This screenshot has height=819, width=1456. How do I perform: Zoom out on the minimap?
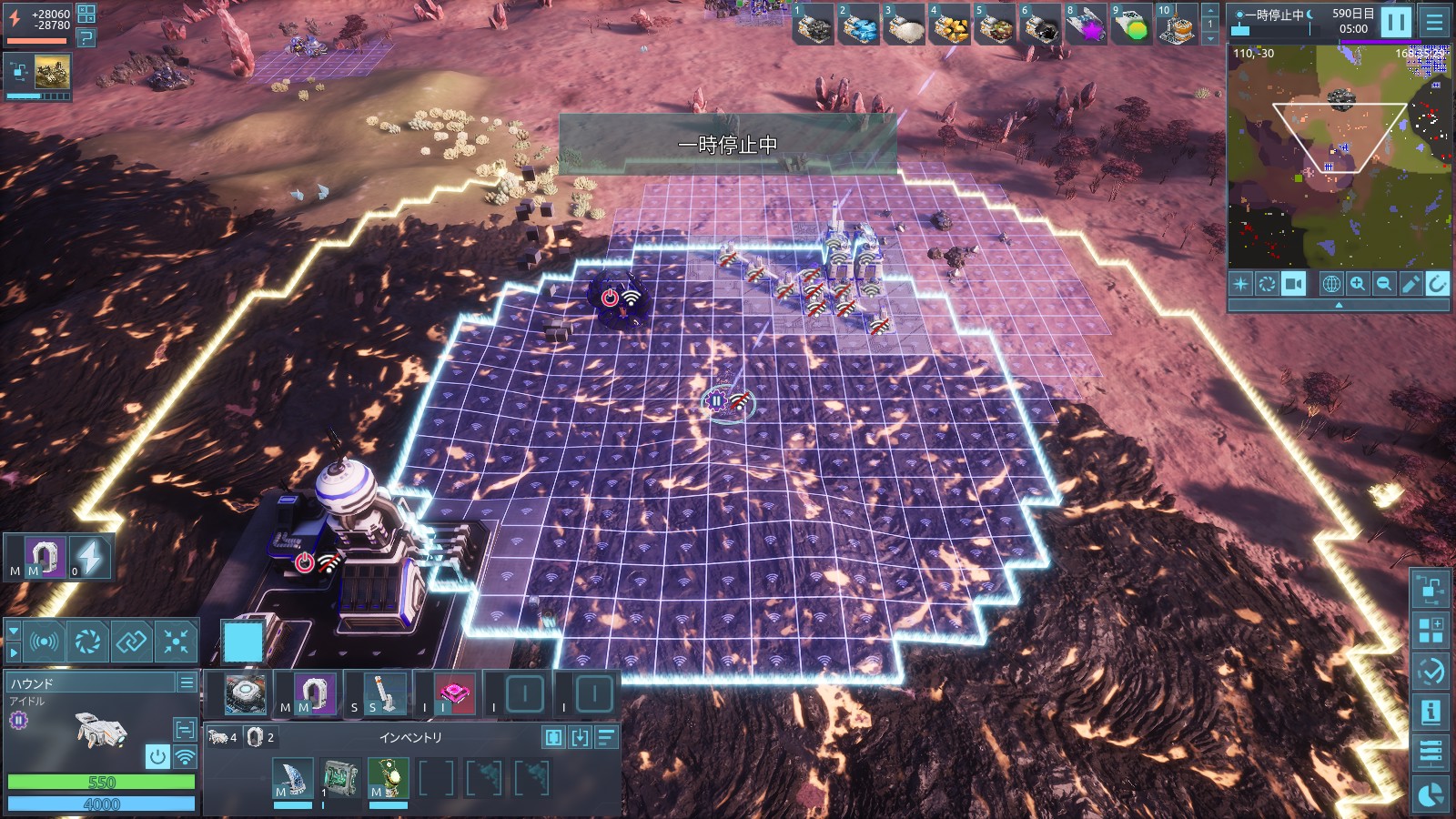click(1384, 284)
